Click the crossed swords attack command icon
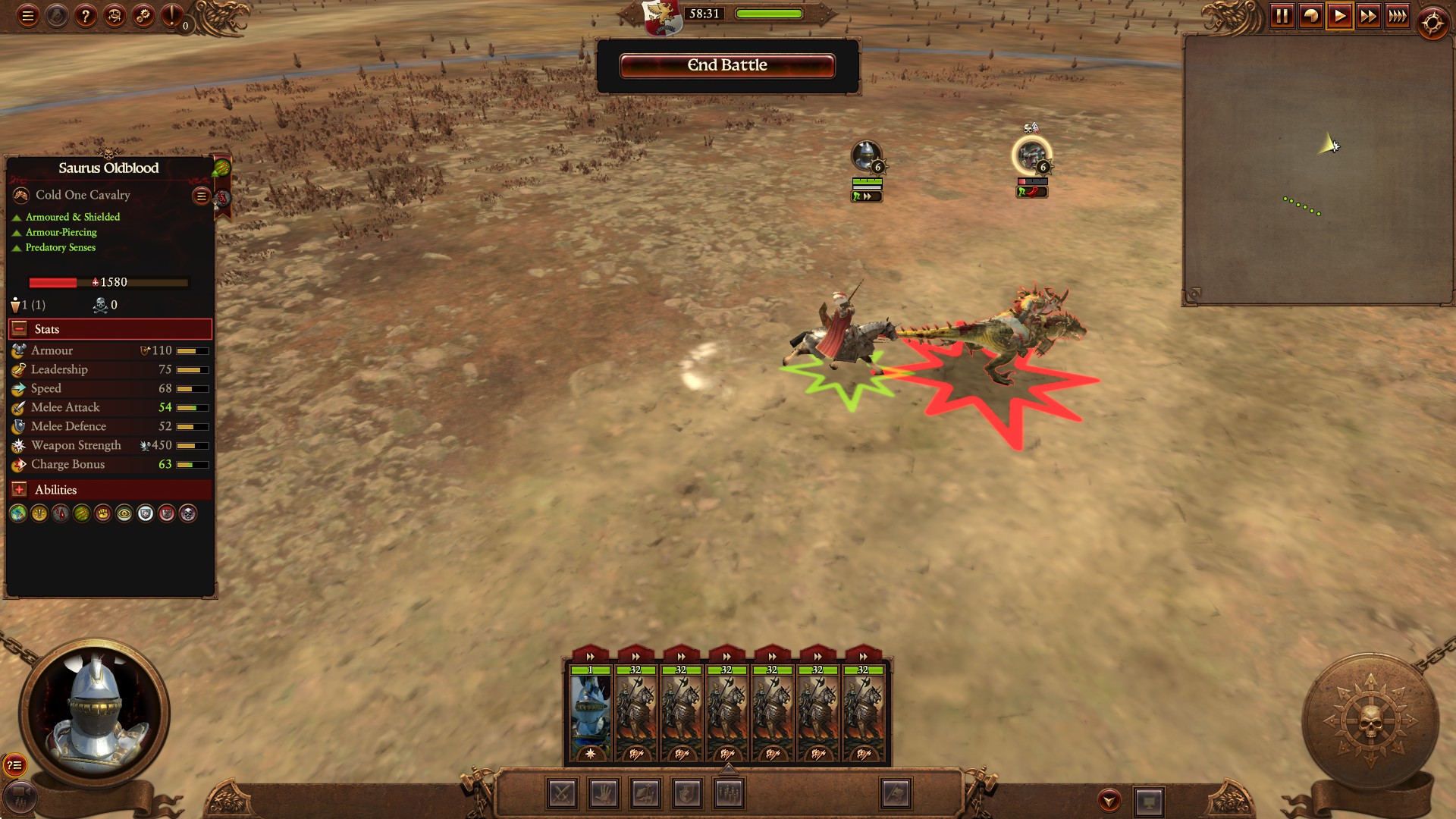Image resolution: width=1456 pixels, height=819 pixels. click(x=561, y=794)
